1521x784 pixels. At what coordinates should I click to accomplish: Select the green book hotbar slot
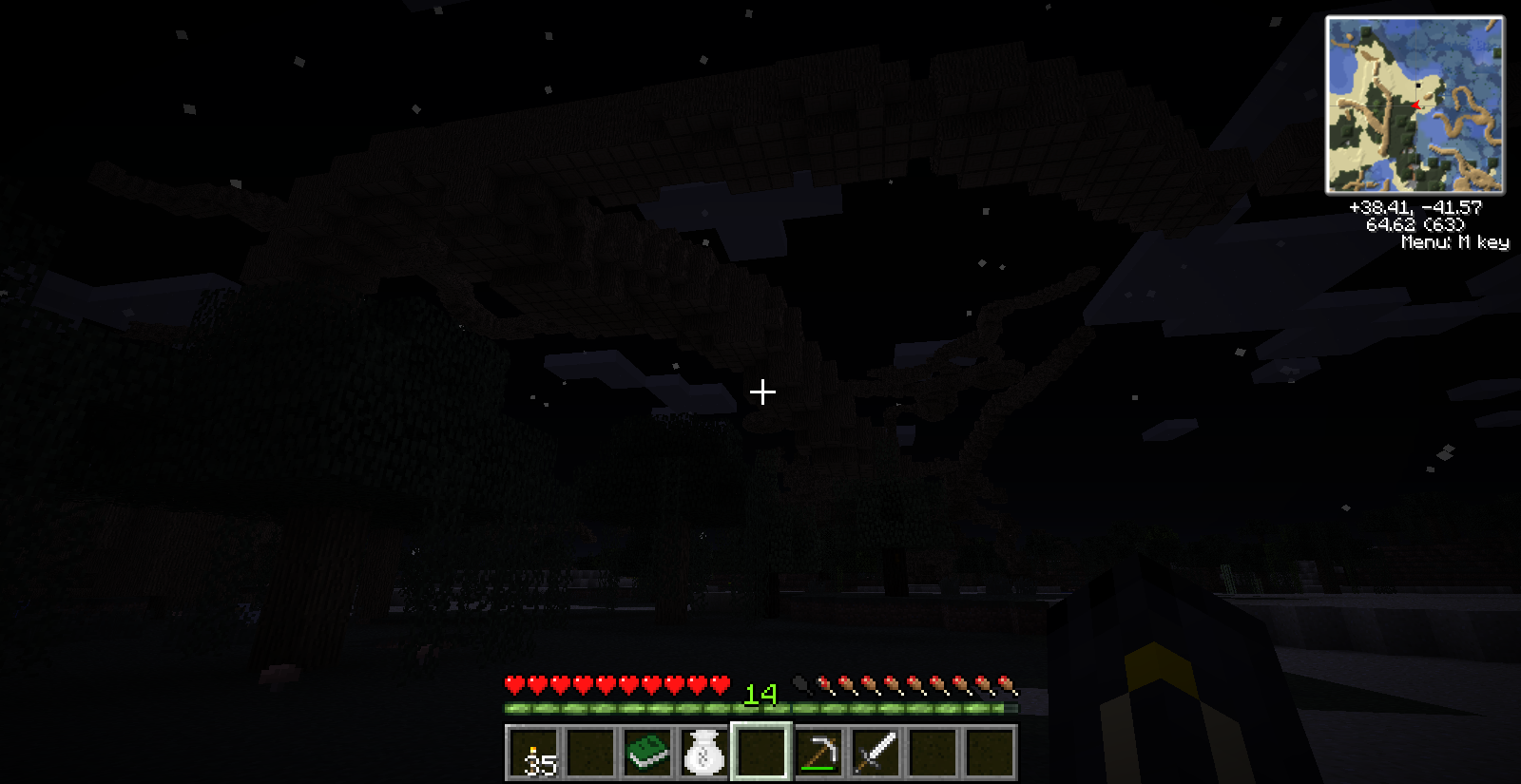pos(647,754)
